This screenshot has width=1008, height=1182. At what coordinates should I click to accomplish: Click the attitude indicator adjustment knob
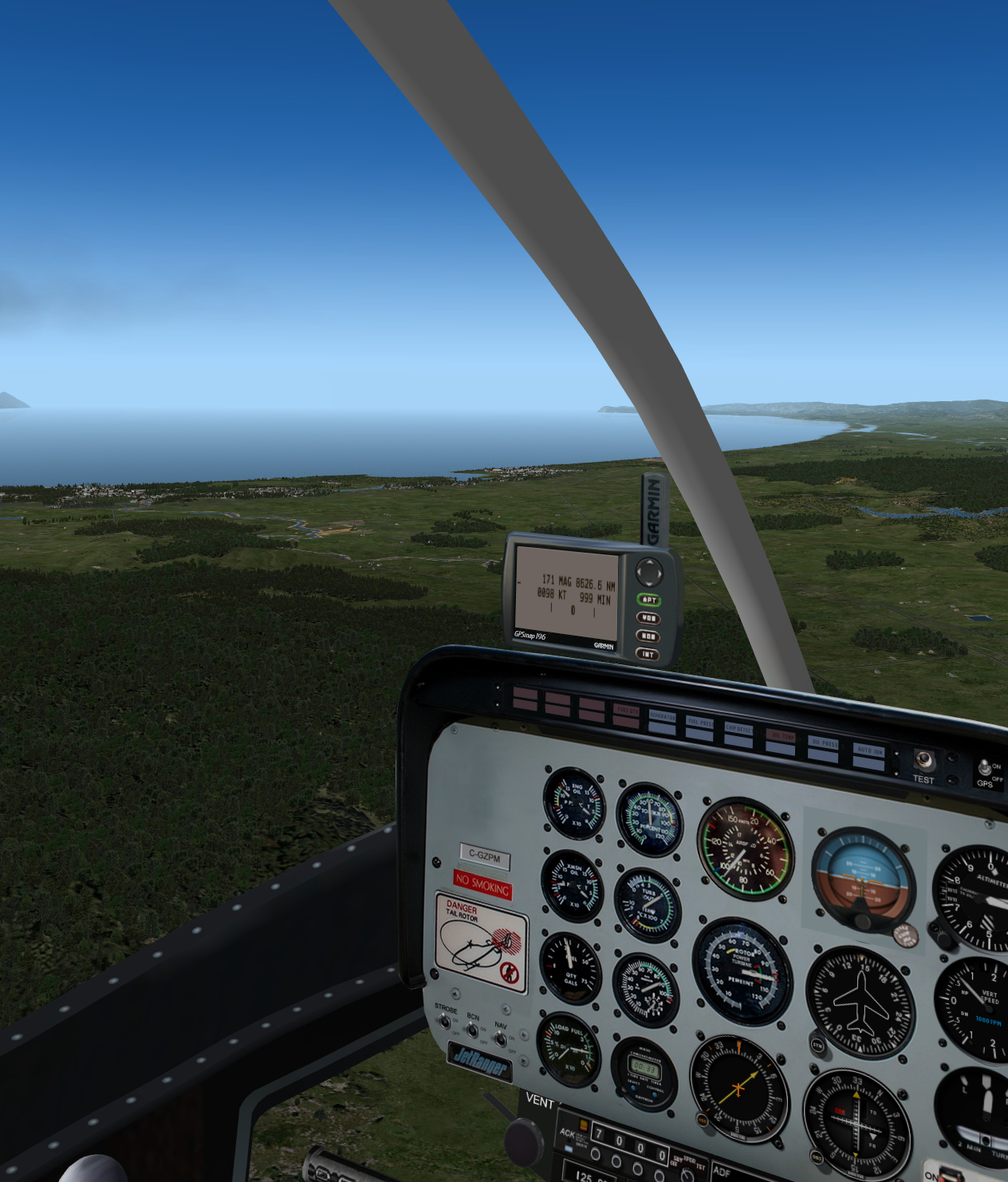pos(863,922)
